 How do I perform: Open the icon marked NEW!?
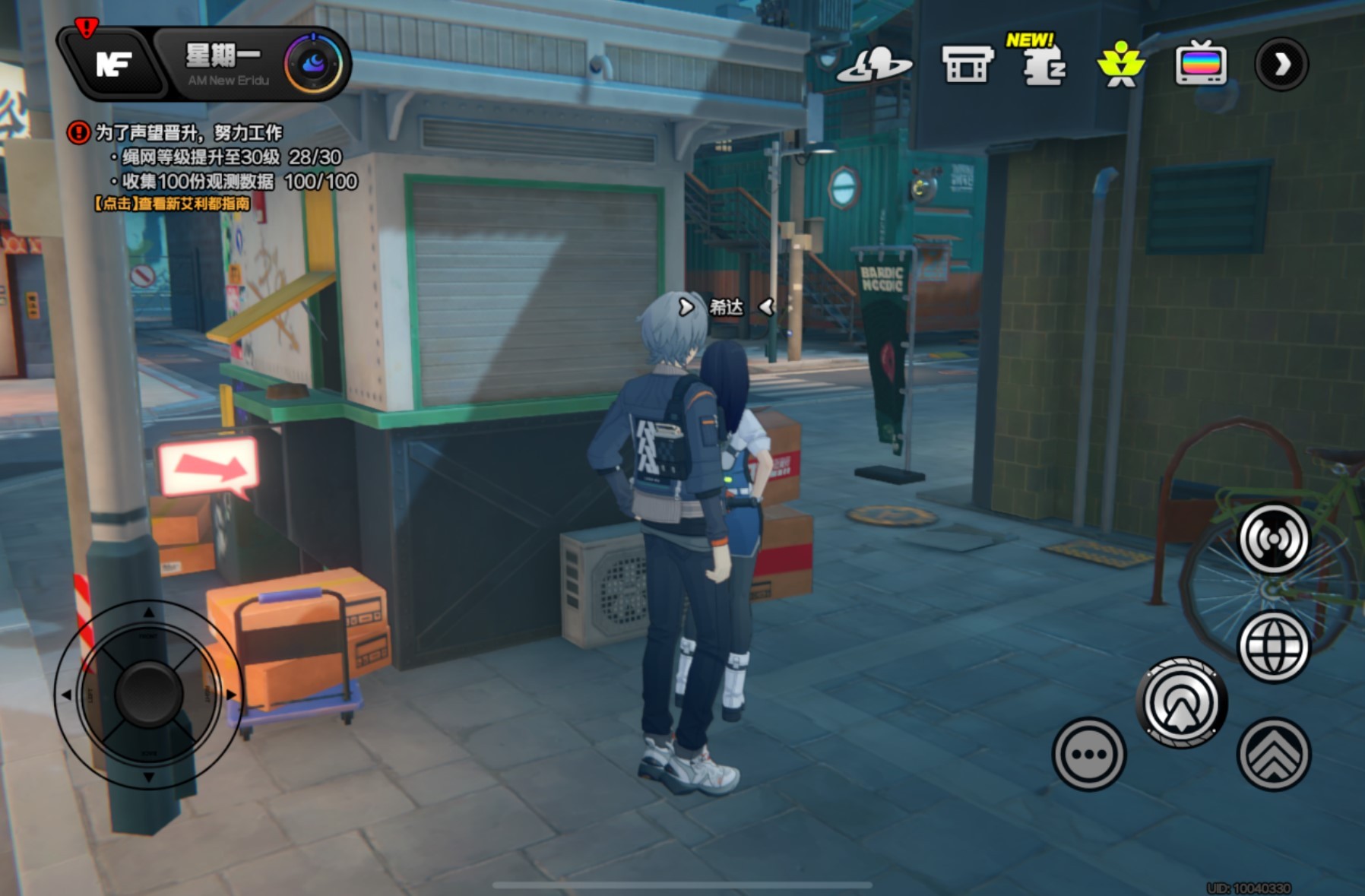(1044, 65)
